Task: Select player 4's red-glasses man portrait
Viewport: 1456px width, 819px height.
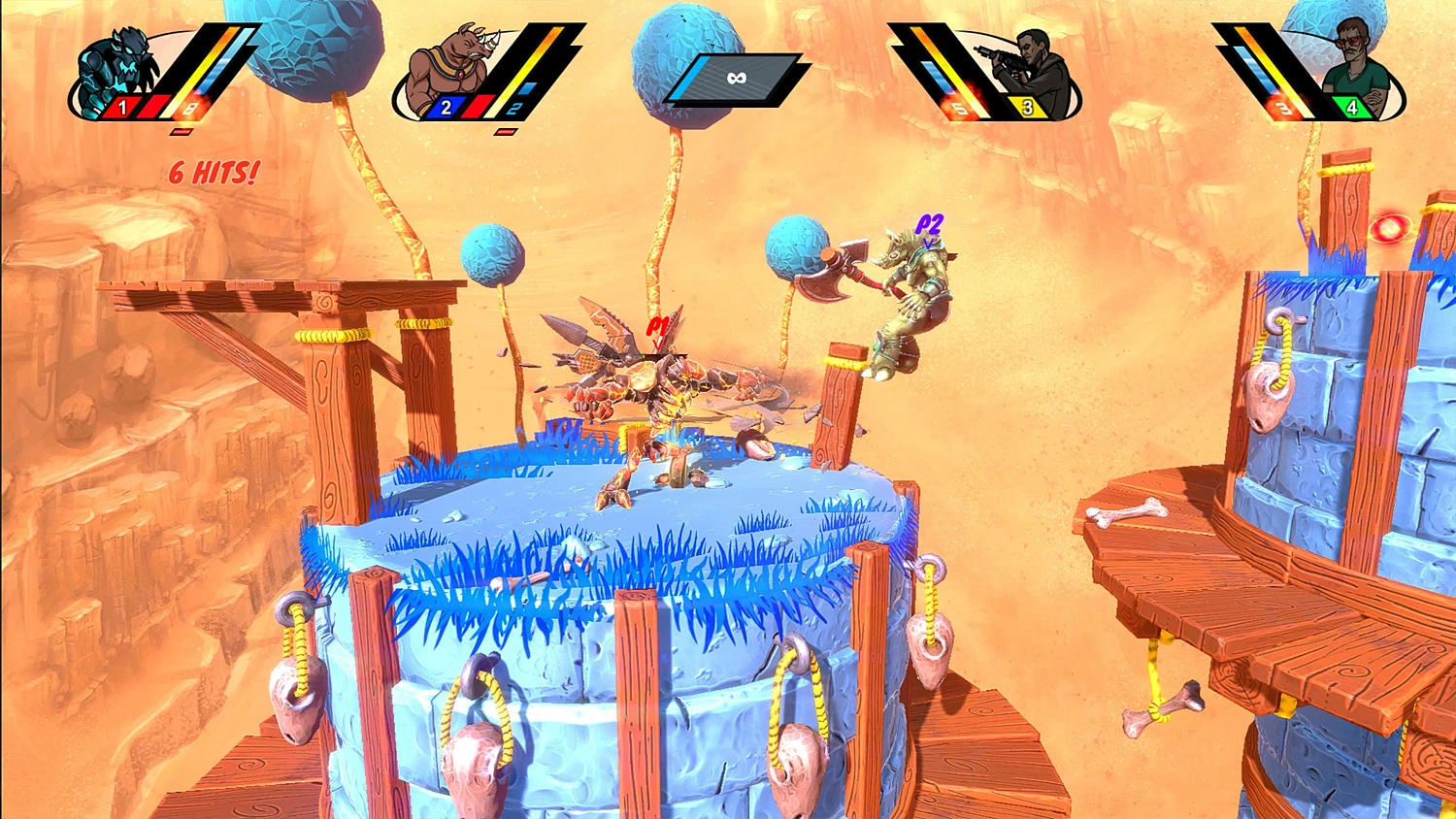Action: [x=1356, y=66]
